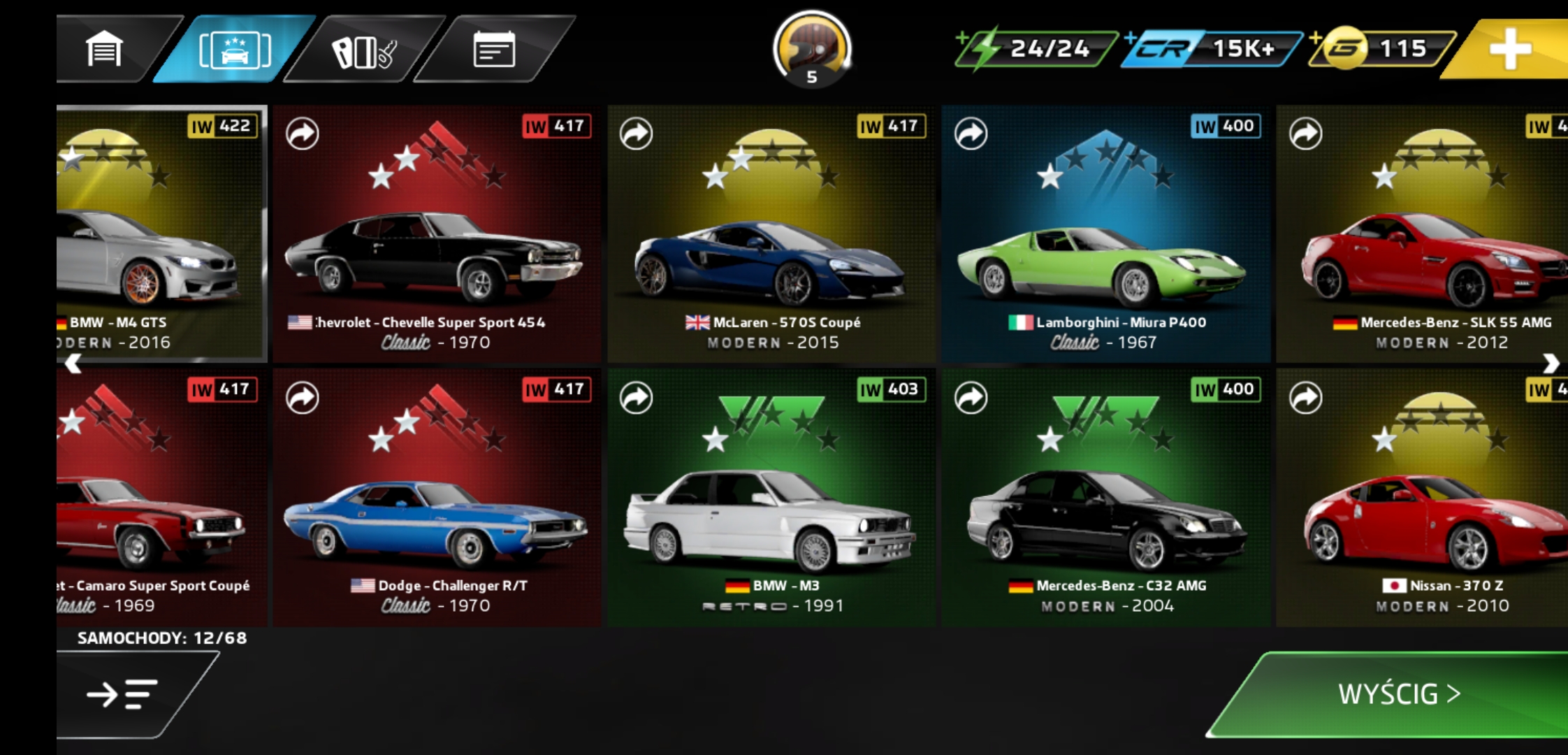This screenshot has height=755, width=1568.
Task: Open the shop with the yellow plus
Action: coord(1509,49)
